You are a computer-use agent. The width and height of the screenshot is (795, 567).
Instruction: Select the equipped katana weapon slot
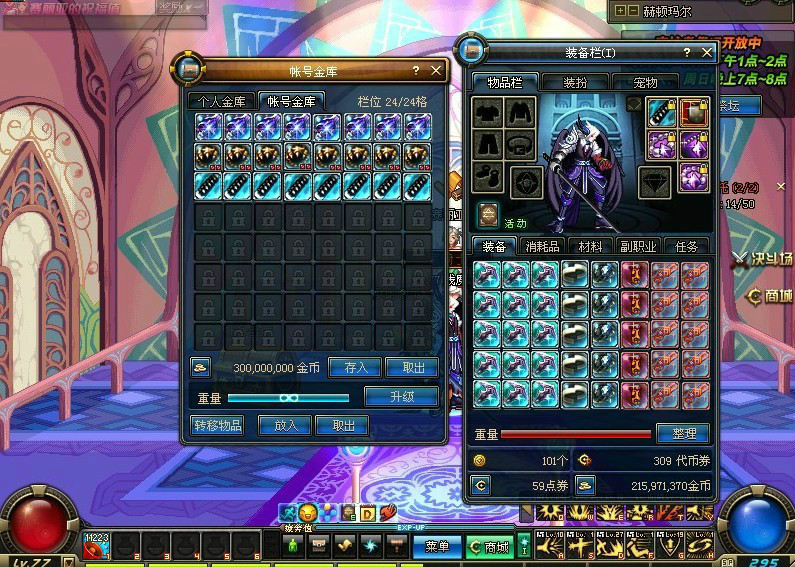coord(661,112)
